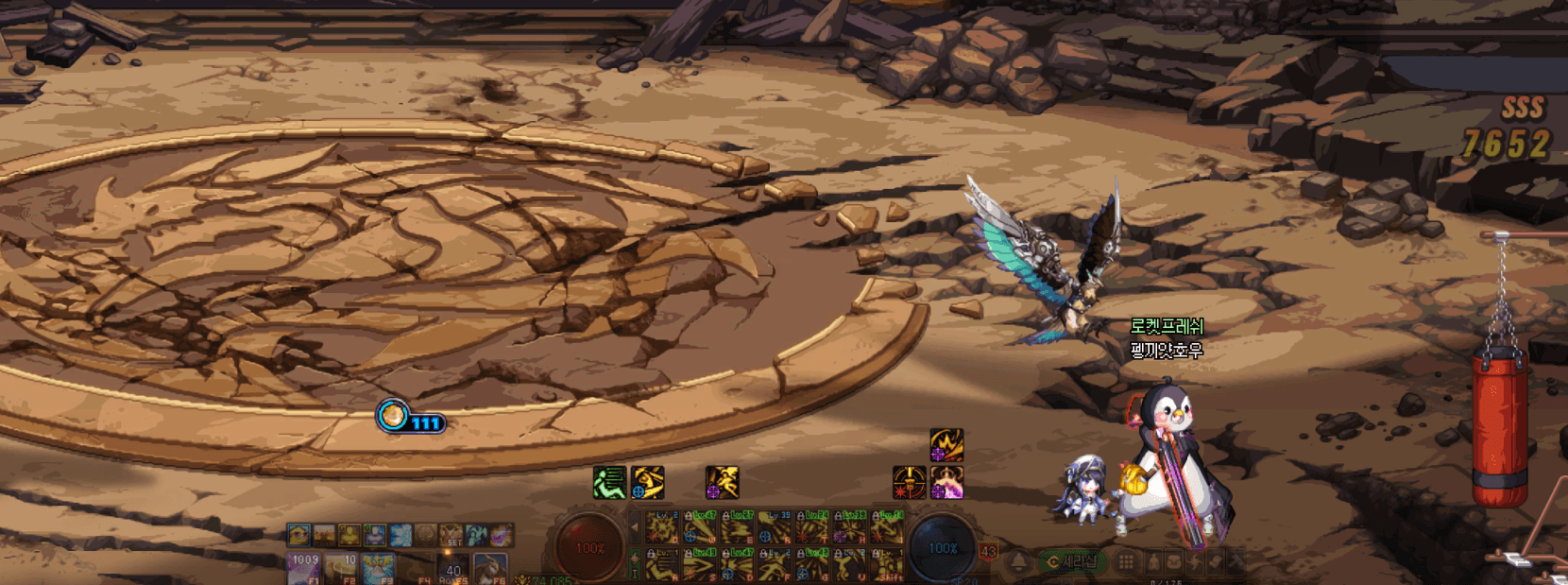Select the green sitting figure buff icon
The image size is (1568, 585).
(609, 482)
